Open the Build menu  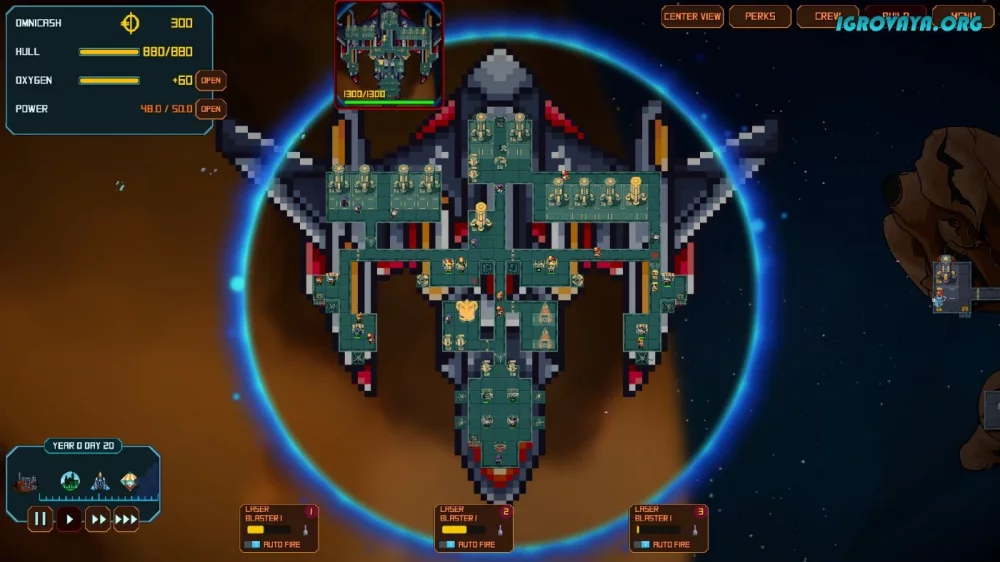[x=895, y=17]
